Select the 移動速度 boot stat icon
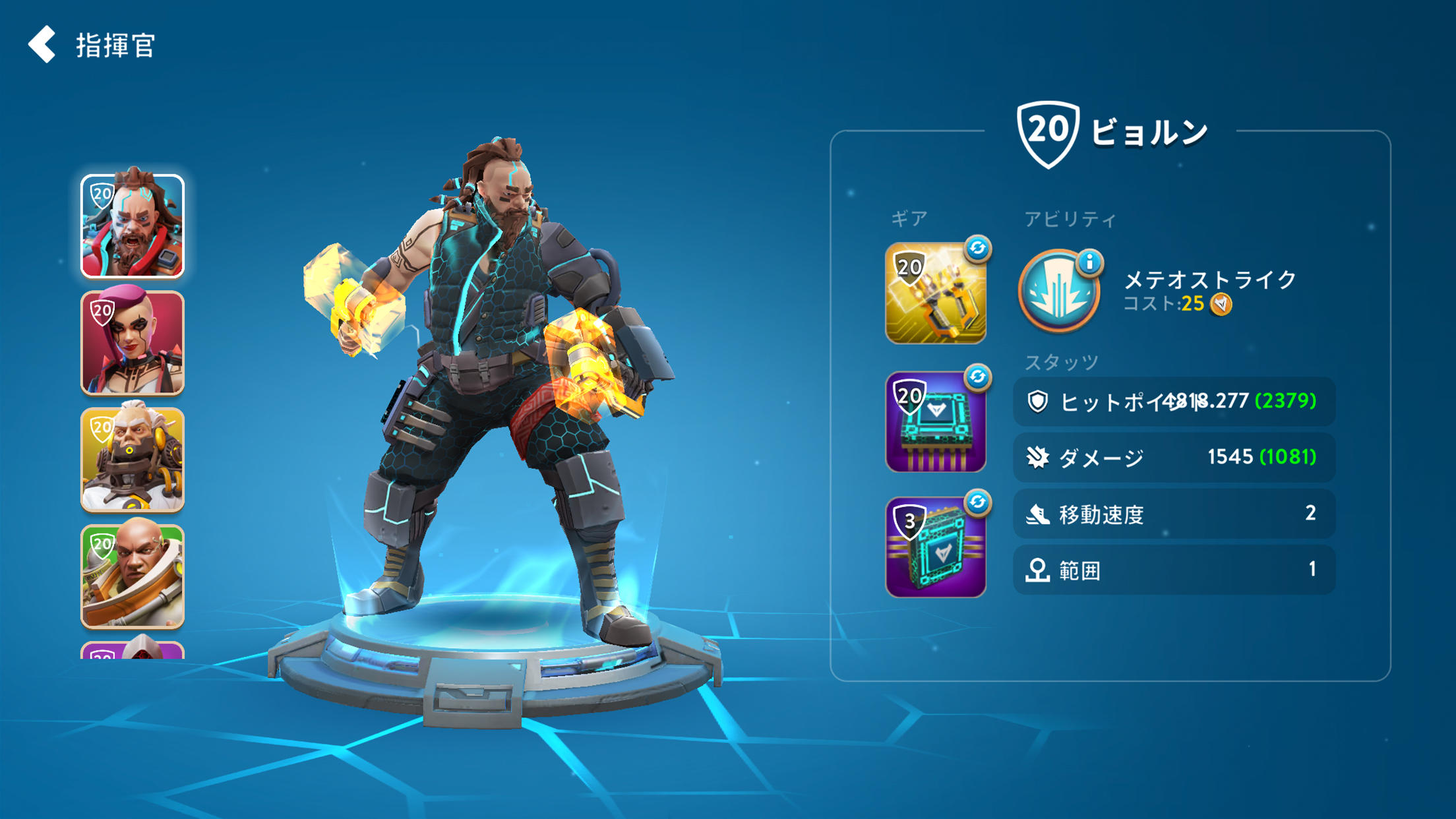Image resolution: width=1456 pixels, height=819 pixels. (1040, 514)
